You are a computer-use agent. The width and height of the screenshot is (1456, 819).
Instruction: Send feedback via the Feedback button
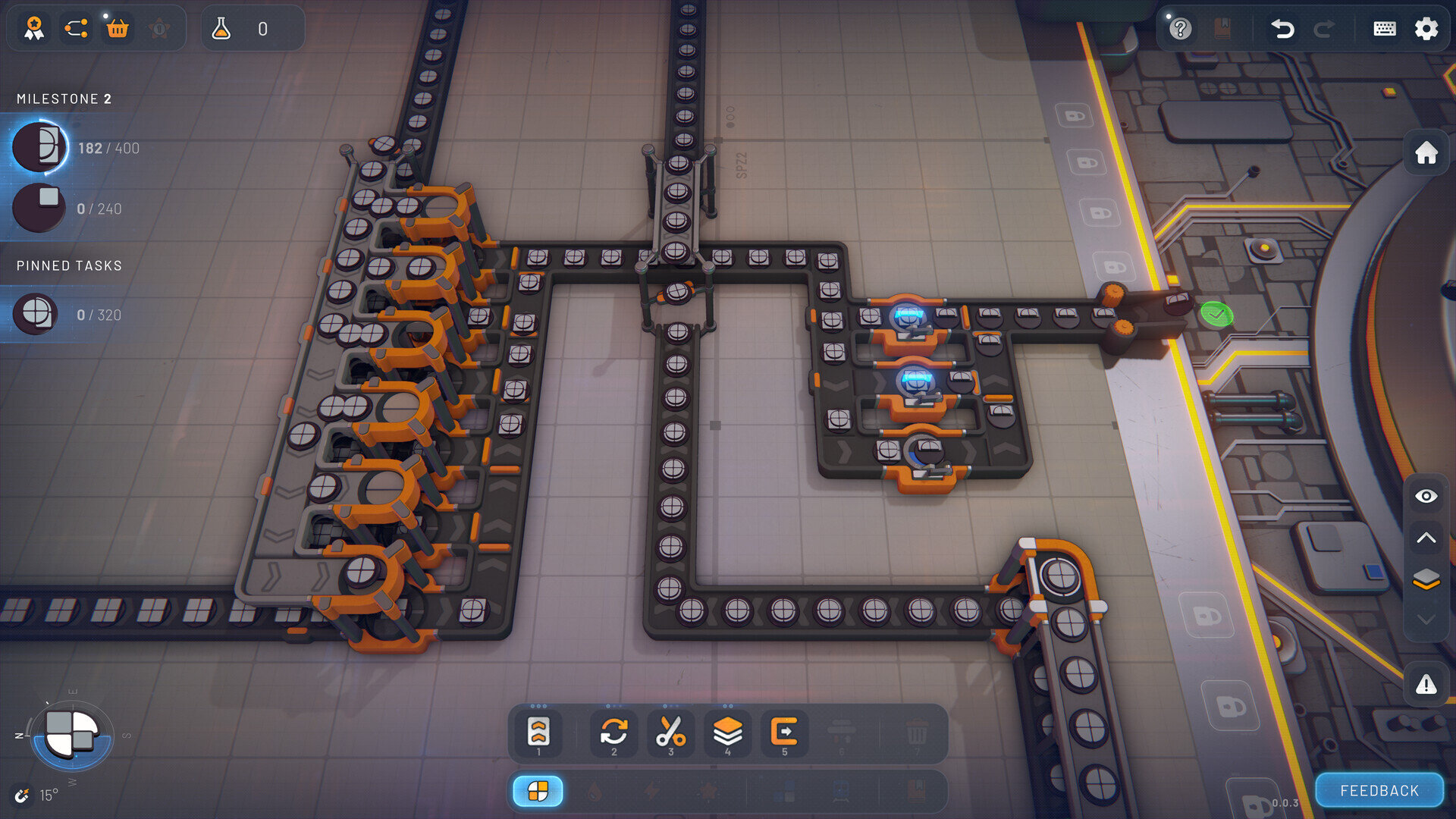coord(1379,791)
